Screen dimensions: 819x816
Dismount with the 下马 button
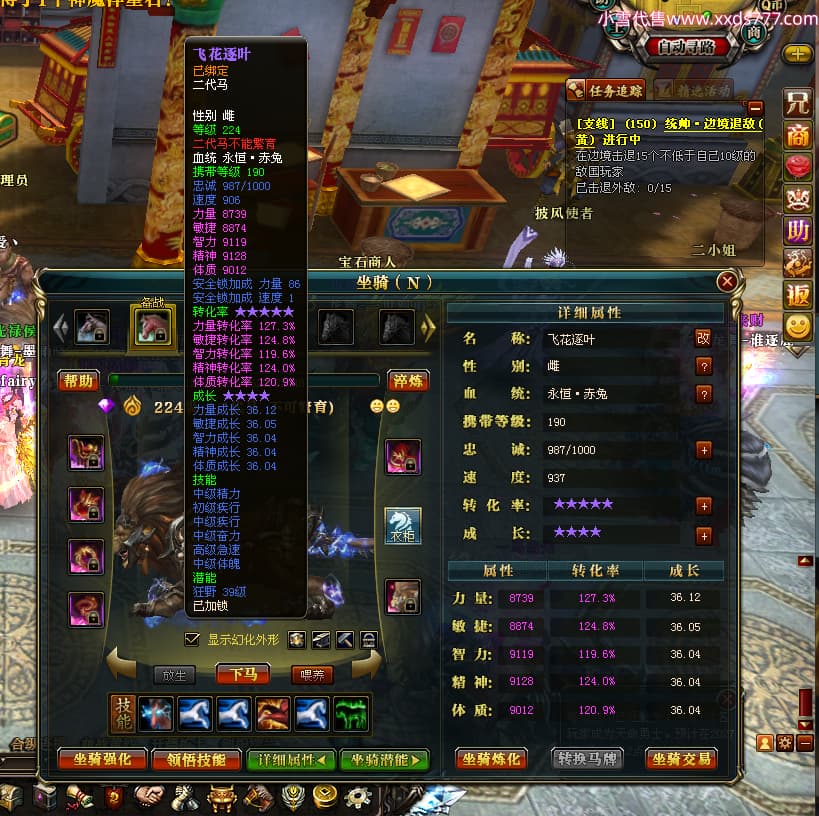[x=244, y=674]
